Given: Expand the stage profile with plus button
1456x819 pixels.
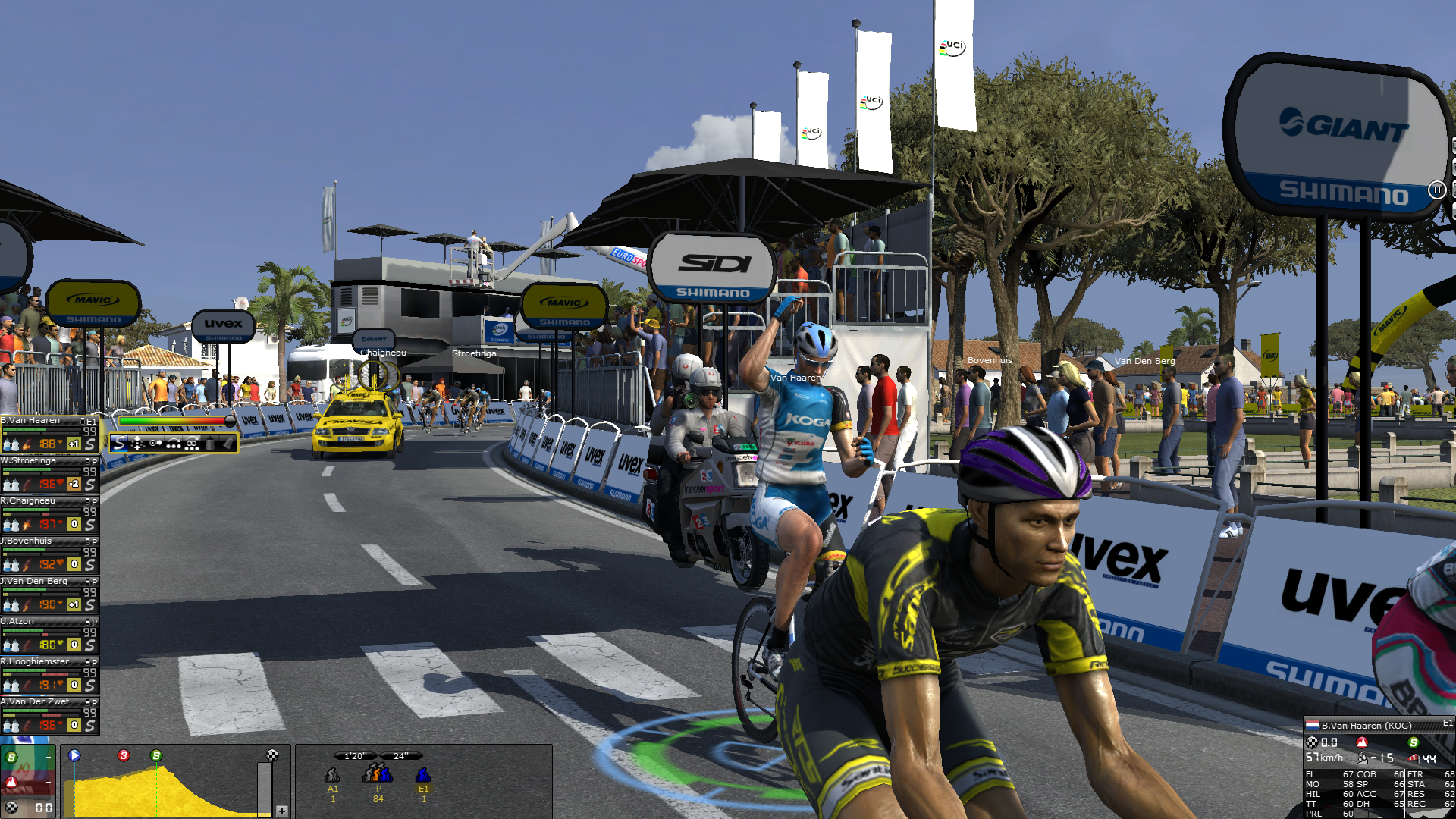Looking at the screenshot, I should coord(281,811).
